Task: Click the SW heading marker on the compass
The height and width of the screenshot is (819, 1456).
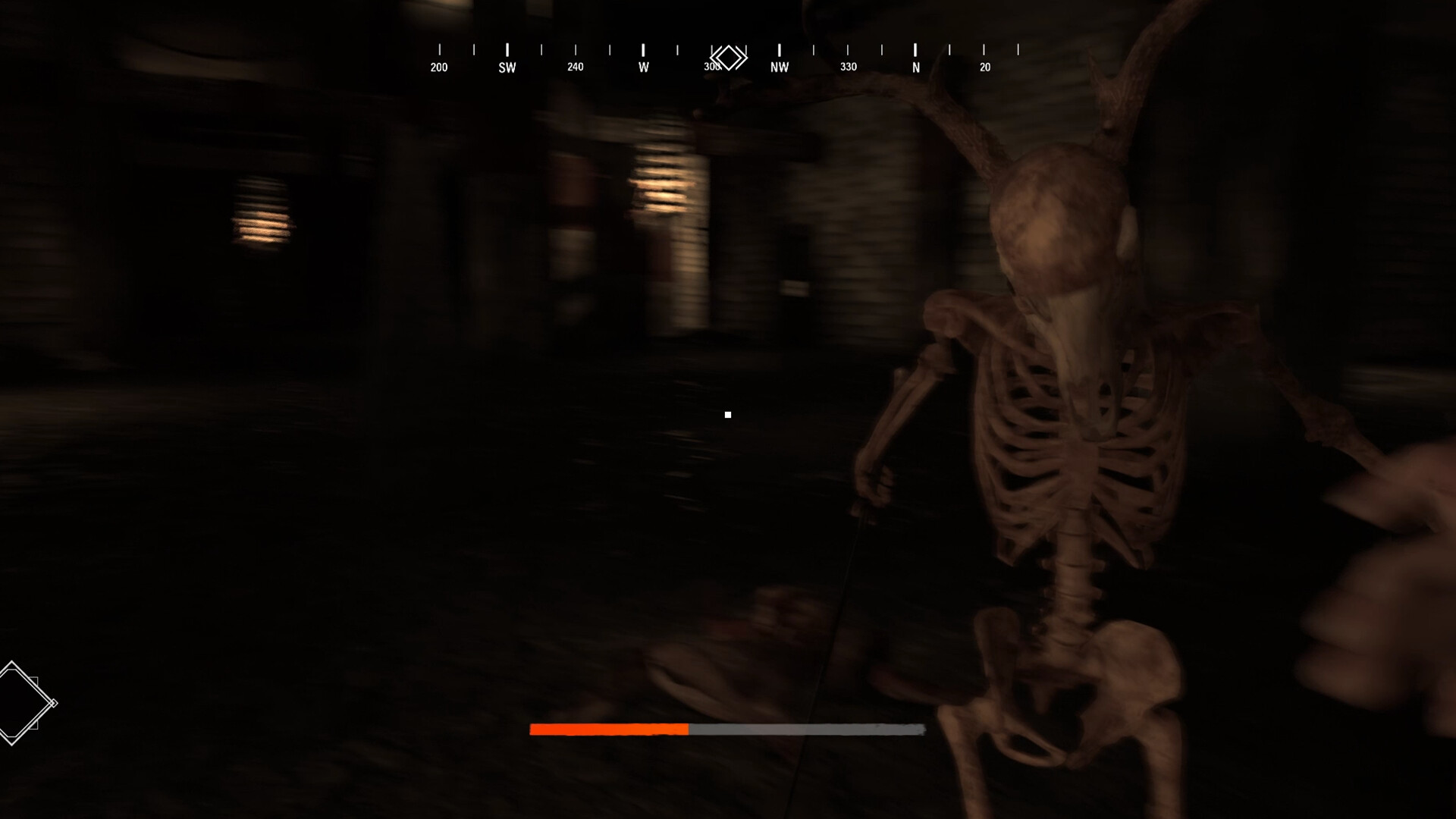Action: pos(507,67)
